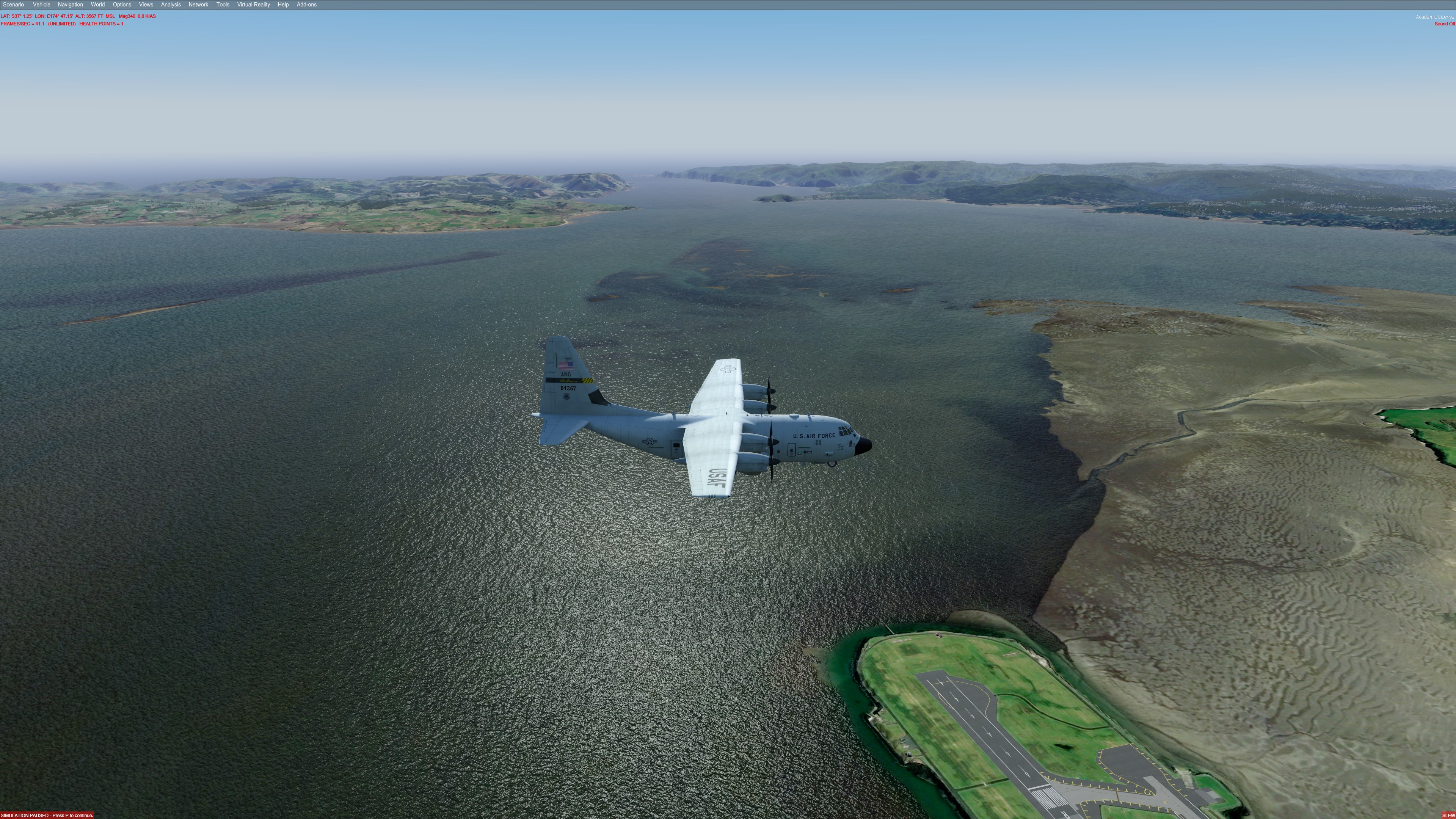Open the Options menu
Screen dimensions: 1456x819
[x=121, y=5]
